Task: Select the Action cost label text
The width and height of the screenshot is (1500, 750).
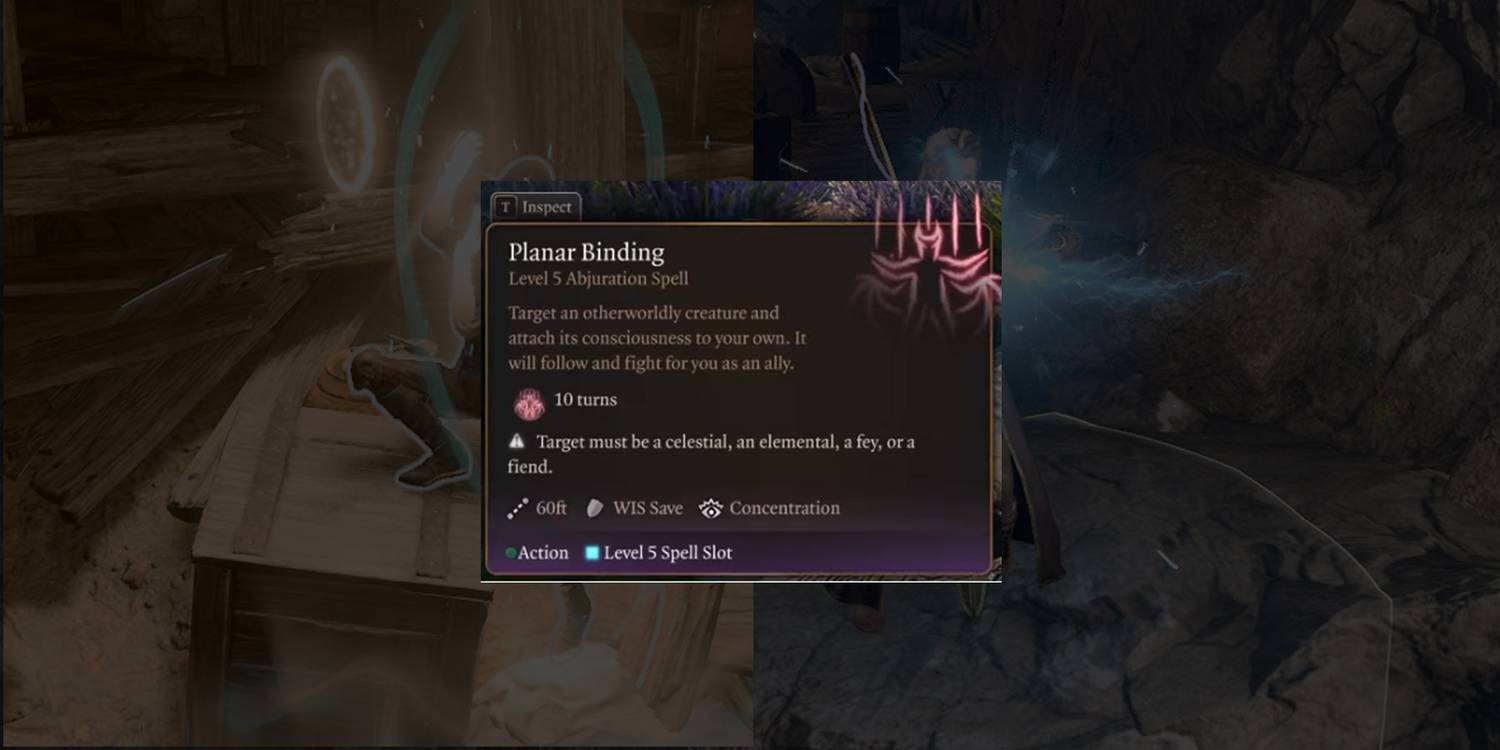Action: pyautogui.click(x=541, y=552)
